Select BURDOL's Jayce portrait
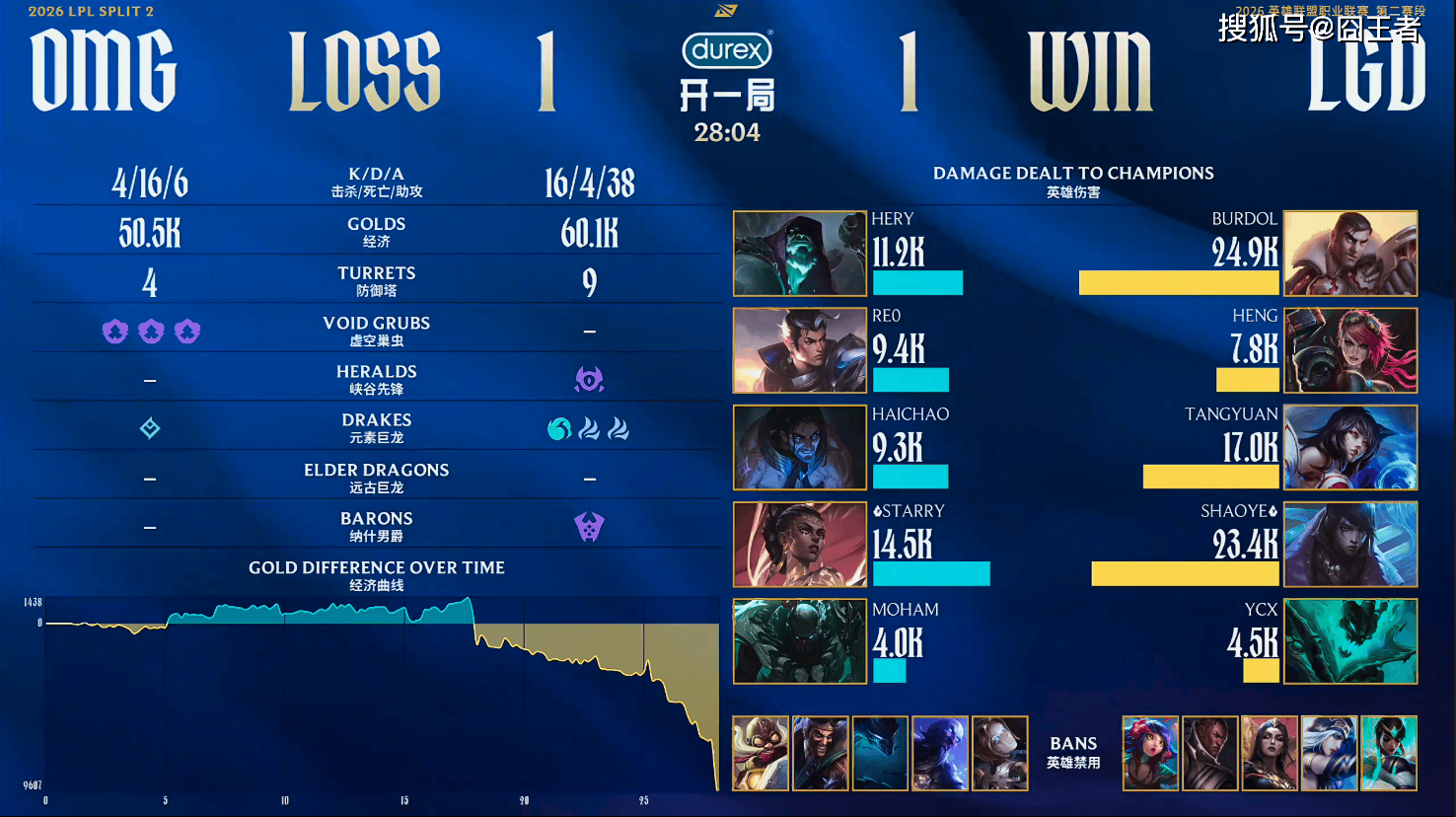 (1350, 254)
